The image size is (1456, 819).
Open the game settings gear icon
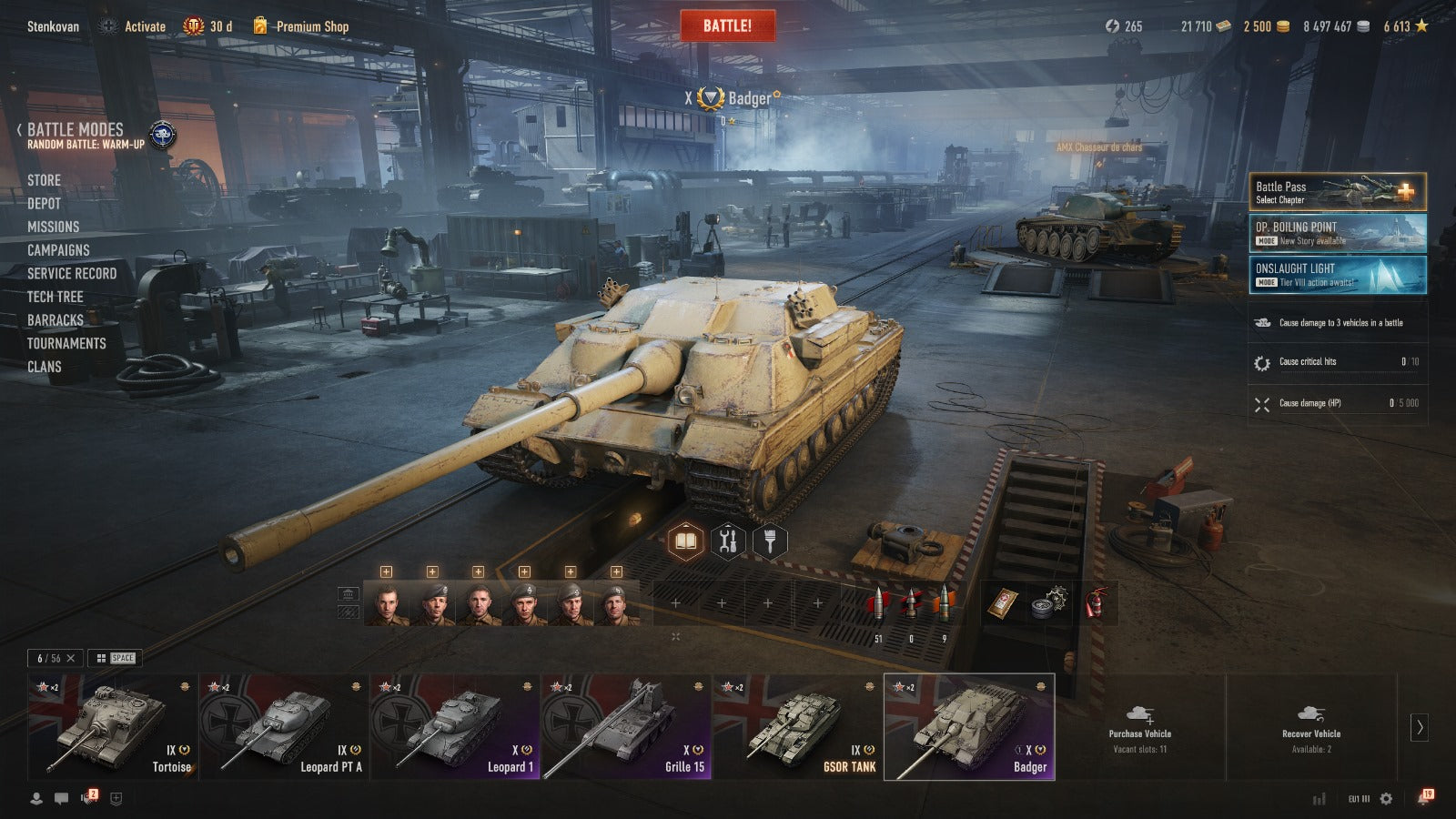click(x=1386, y=798)
